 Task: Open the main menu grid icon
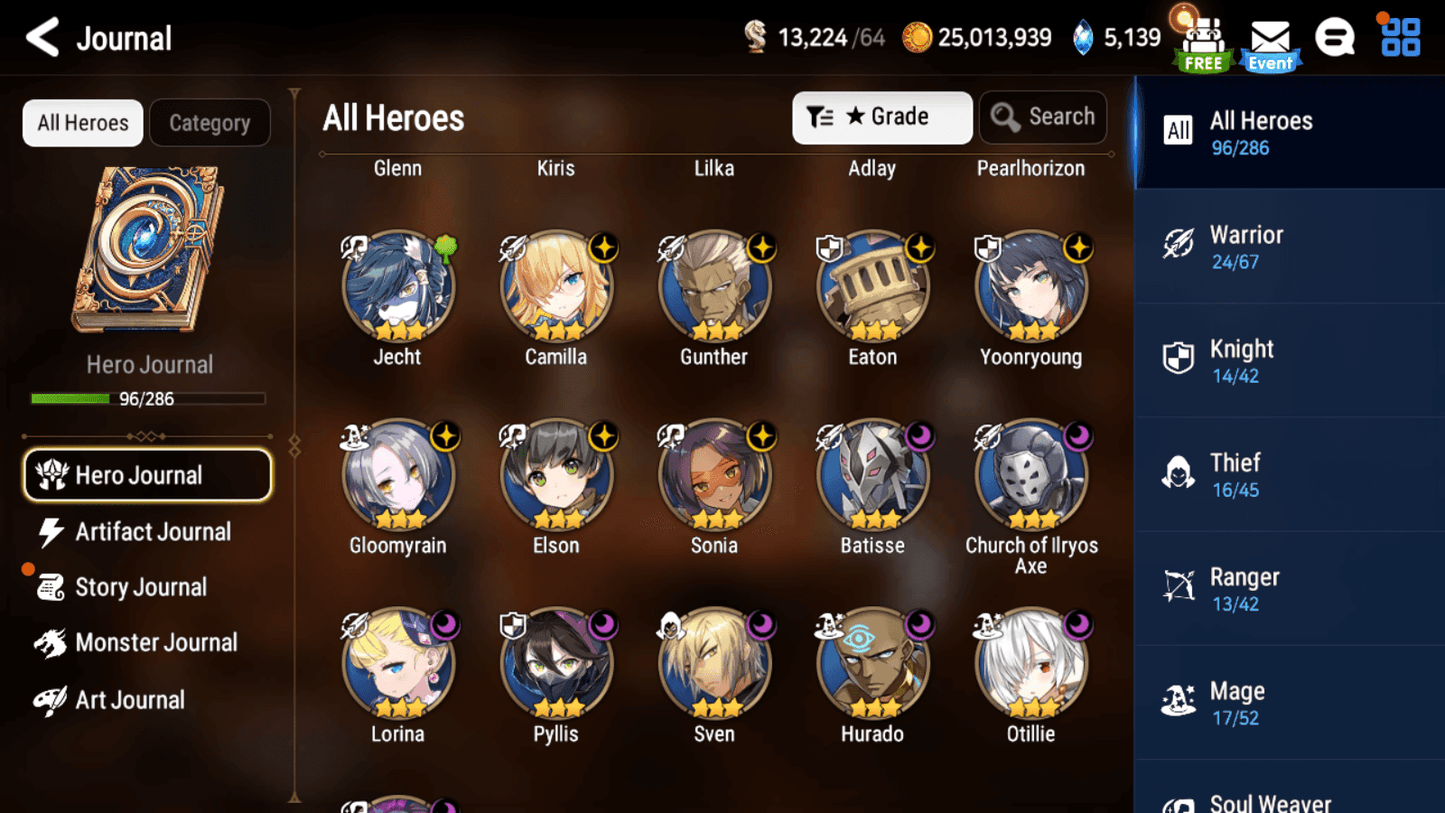[x=1398, y=36]
